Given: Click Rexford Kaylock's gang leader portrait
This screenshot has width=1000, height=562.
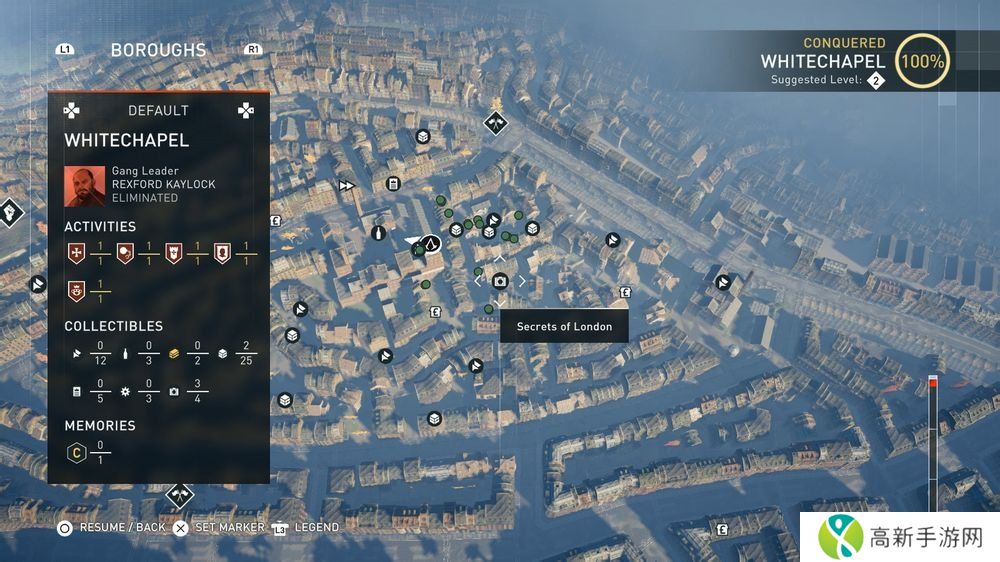Looking at the screenshot, I should pos(84,185).
